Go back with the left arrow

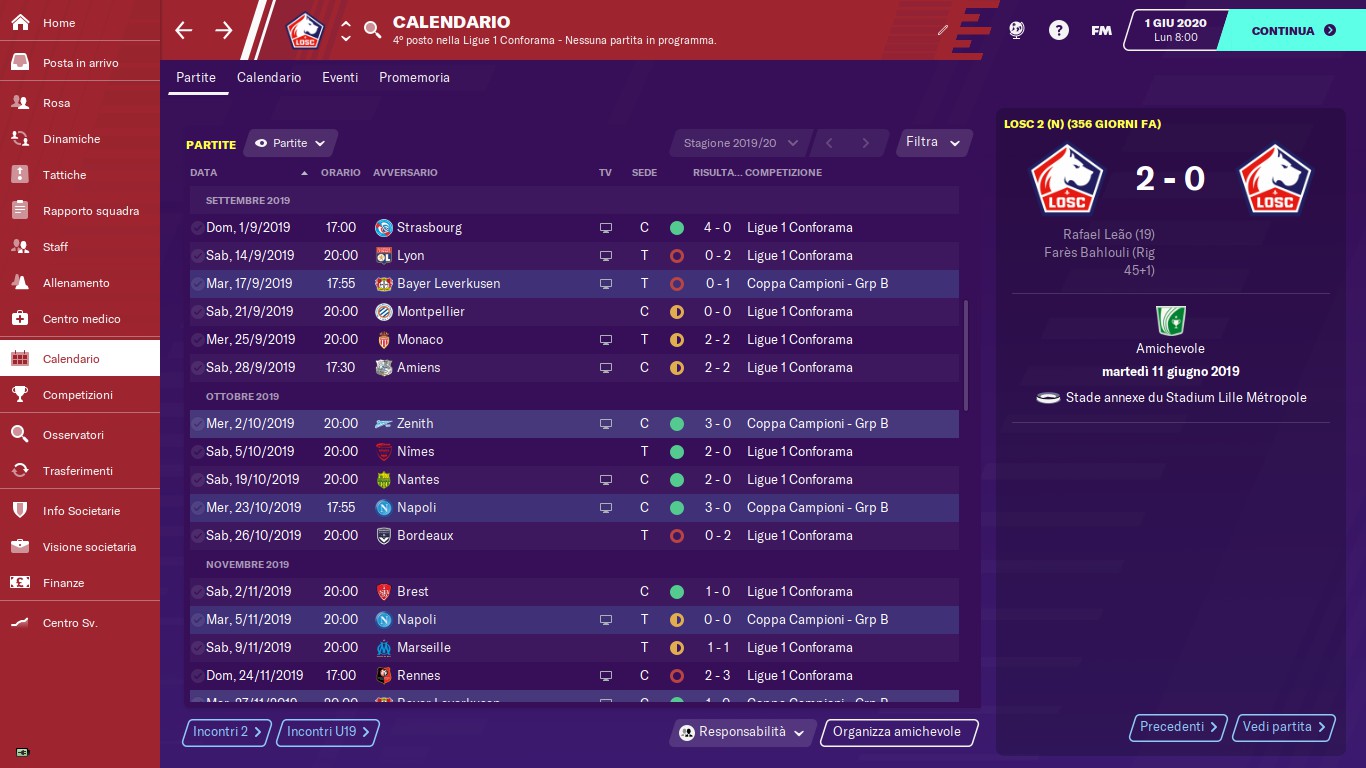click(183, 30)
